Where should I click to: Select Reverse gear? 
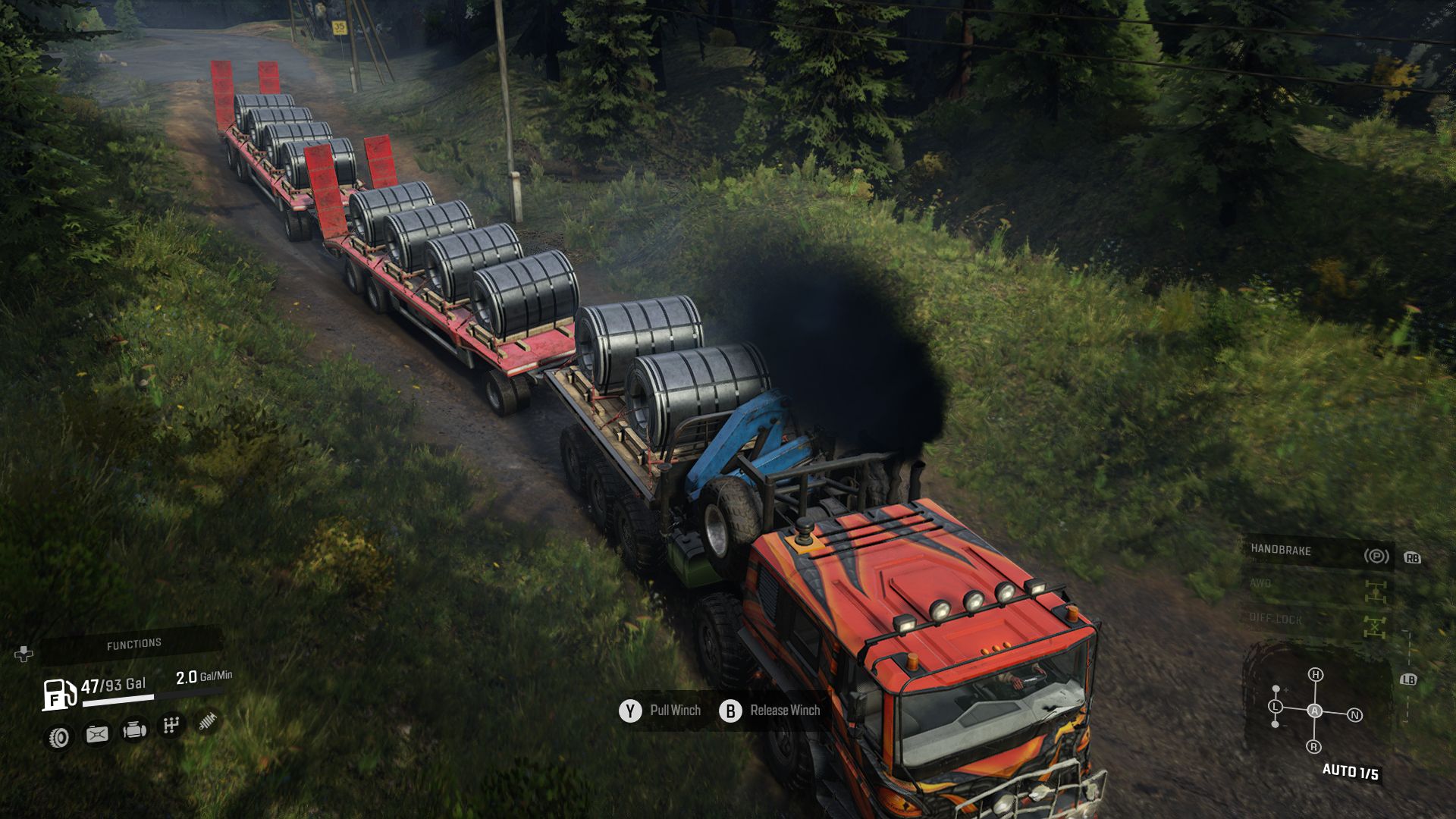coord(1314,746)
